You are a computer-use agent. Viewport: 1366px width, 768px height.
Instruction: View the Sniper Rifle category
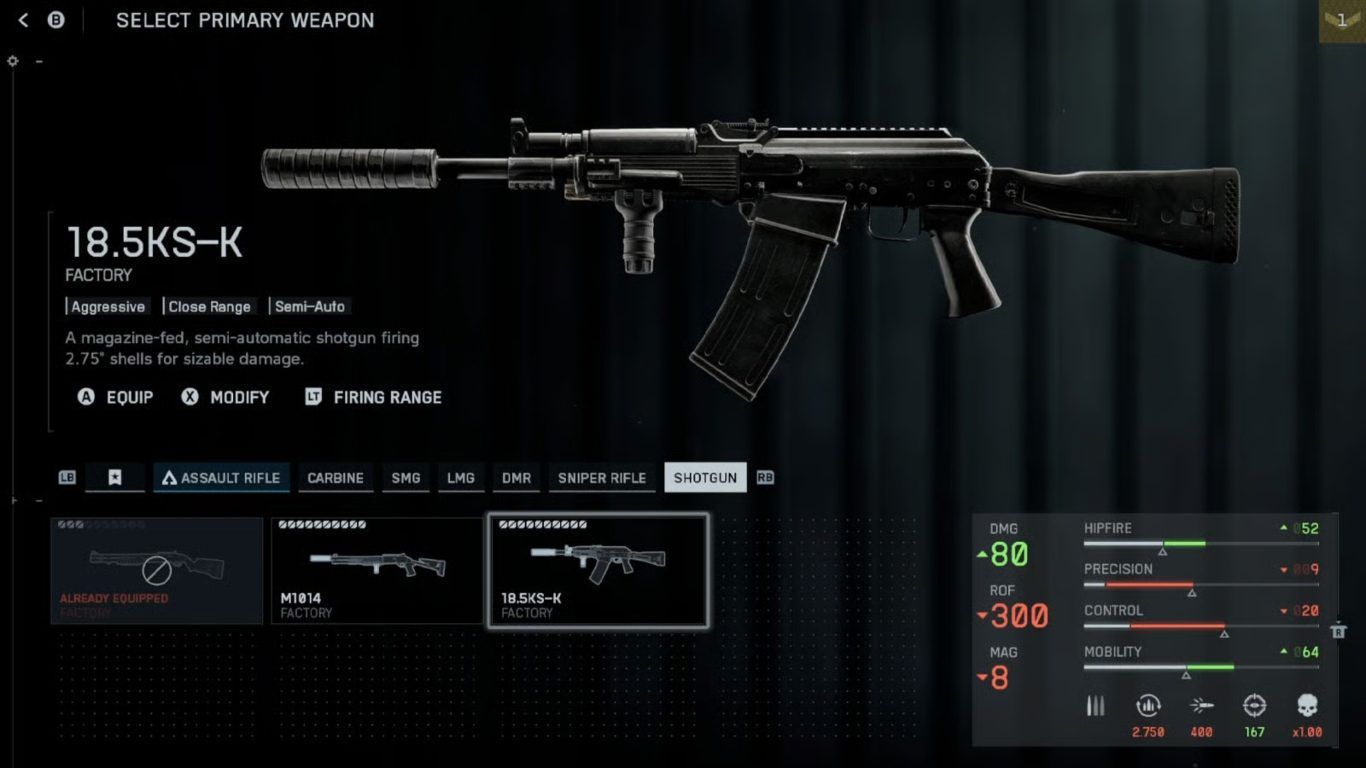(x=601, y=478)
